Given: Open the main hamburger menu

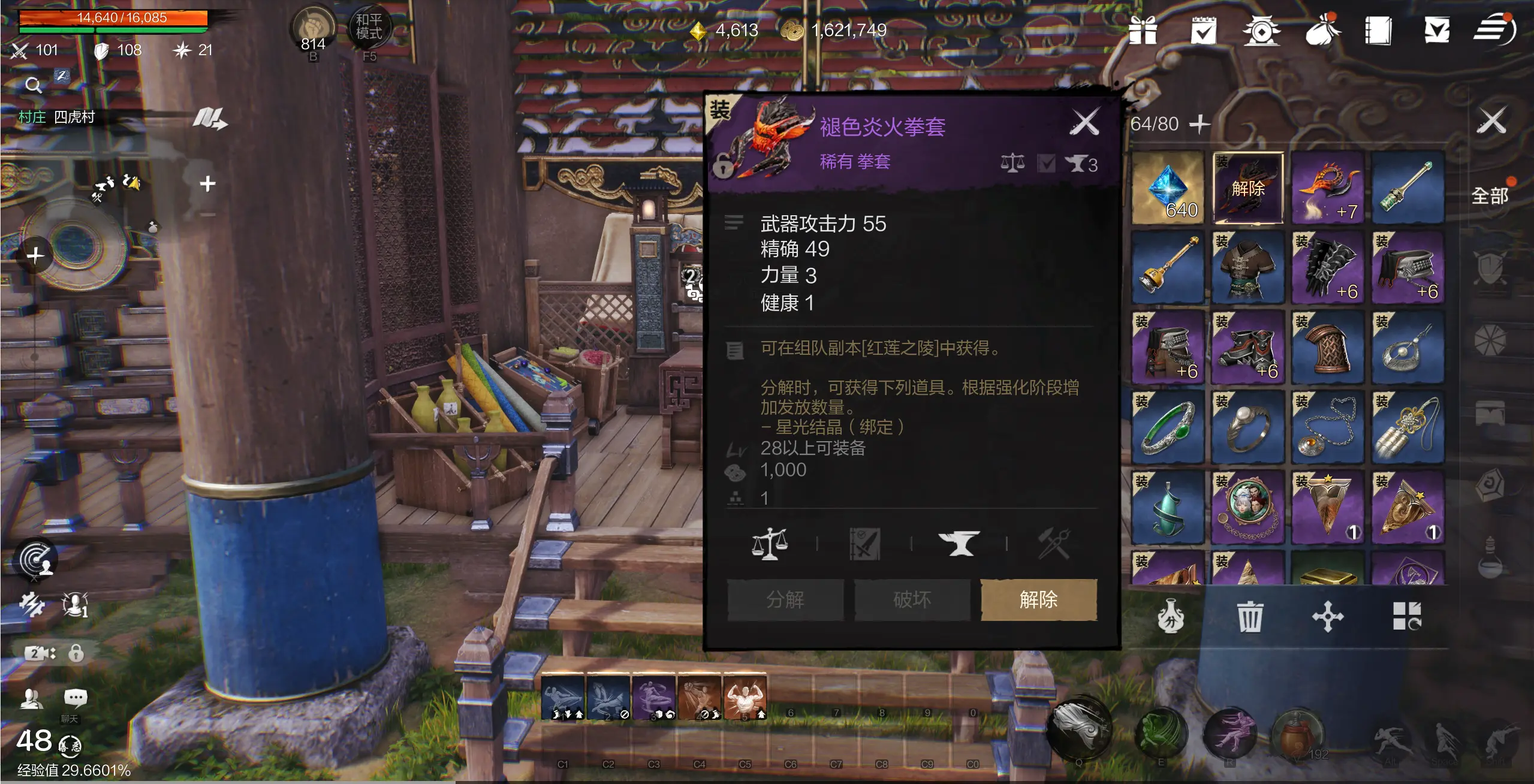Looking at the screenshot, I should [x=1494, y=30].
